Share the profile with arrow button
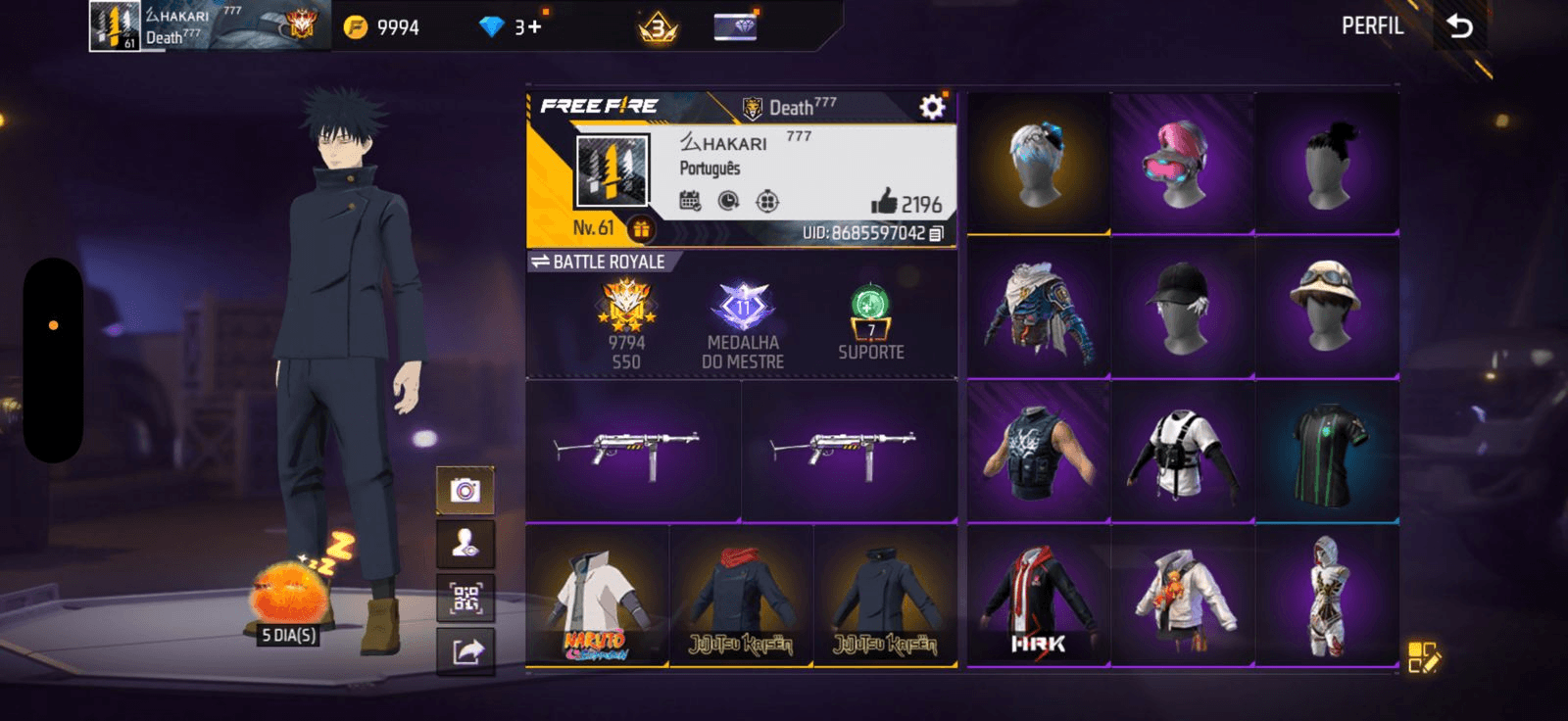The image size is (1568, 721). click(x=465, y=651)
